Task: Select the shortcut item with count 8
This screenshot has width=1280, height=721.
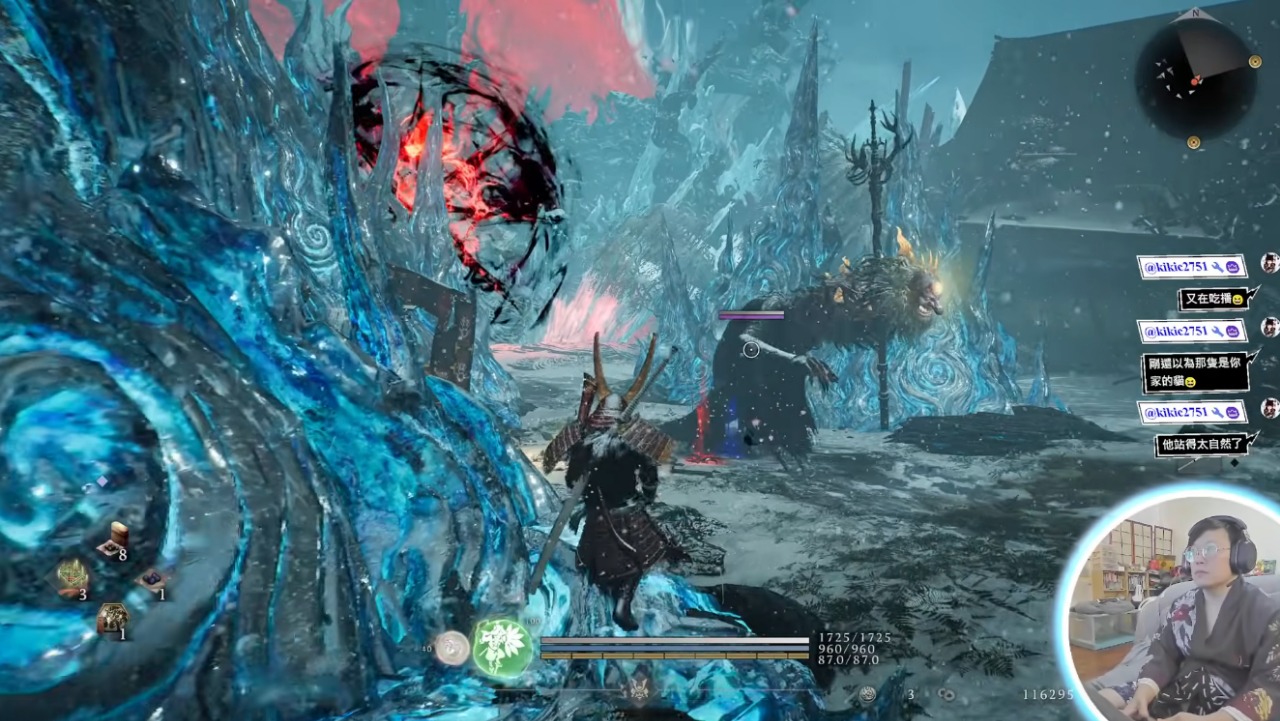Action: pyautogui.click(x=115, y=540)
